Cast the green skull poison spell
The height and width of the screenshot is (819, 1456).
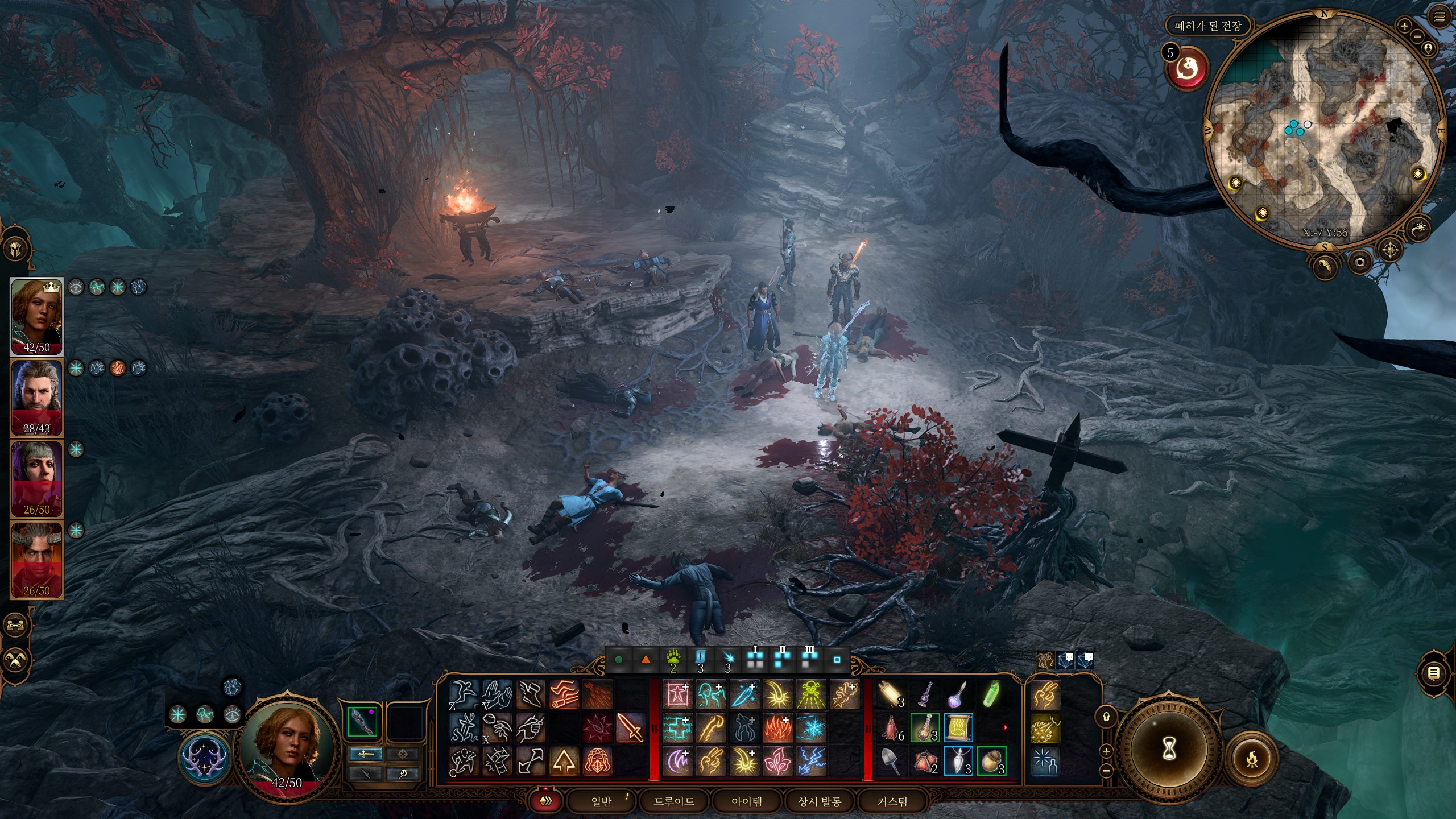click(810, 695)
